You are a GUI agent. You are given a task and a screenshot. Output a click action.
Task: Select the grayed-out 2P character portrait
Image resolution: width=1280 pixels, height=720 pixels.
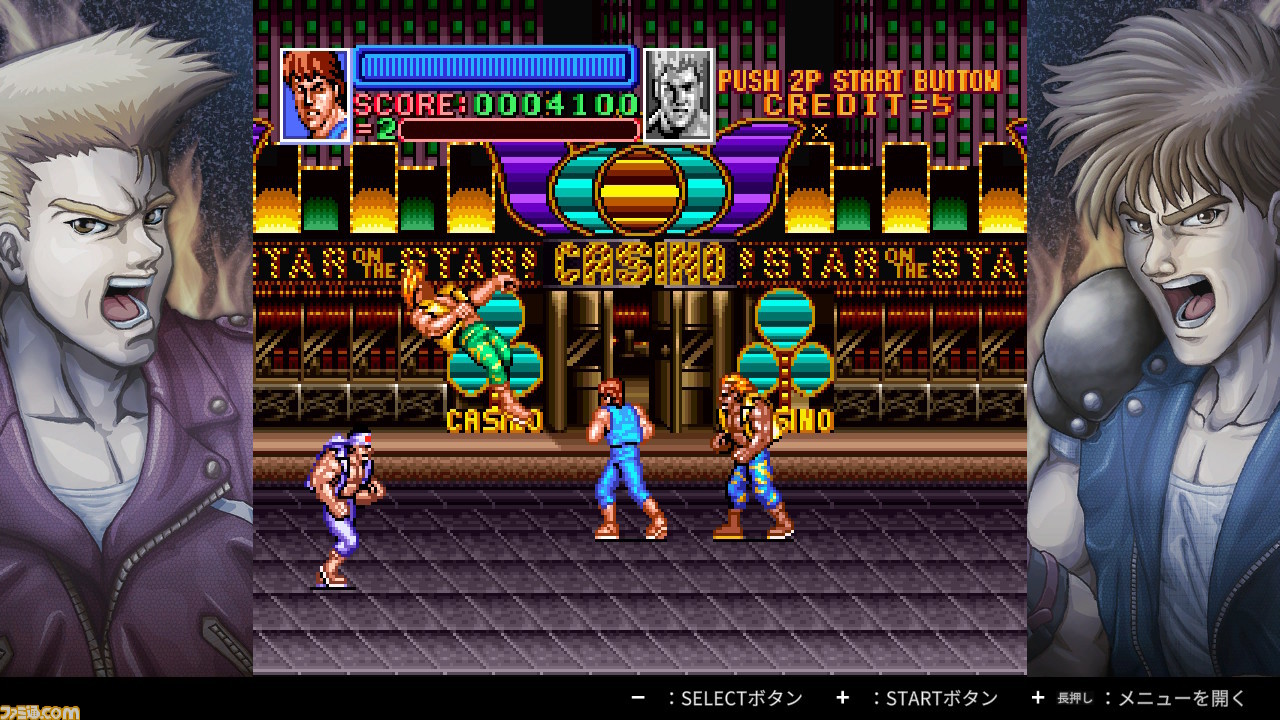coord(679,92)
